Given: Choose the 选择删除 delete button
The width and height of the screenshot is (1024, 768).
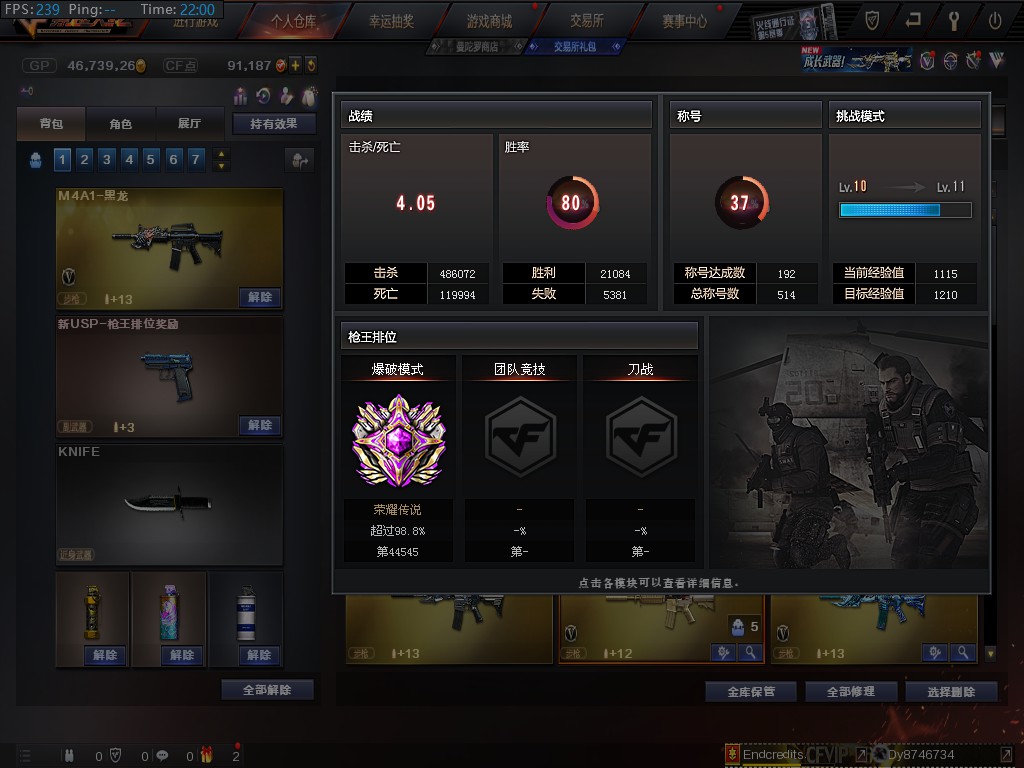Looking at the screenshot, I should tap(950, 691).
